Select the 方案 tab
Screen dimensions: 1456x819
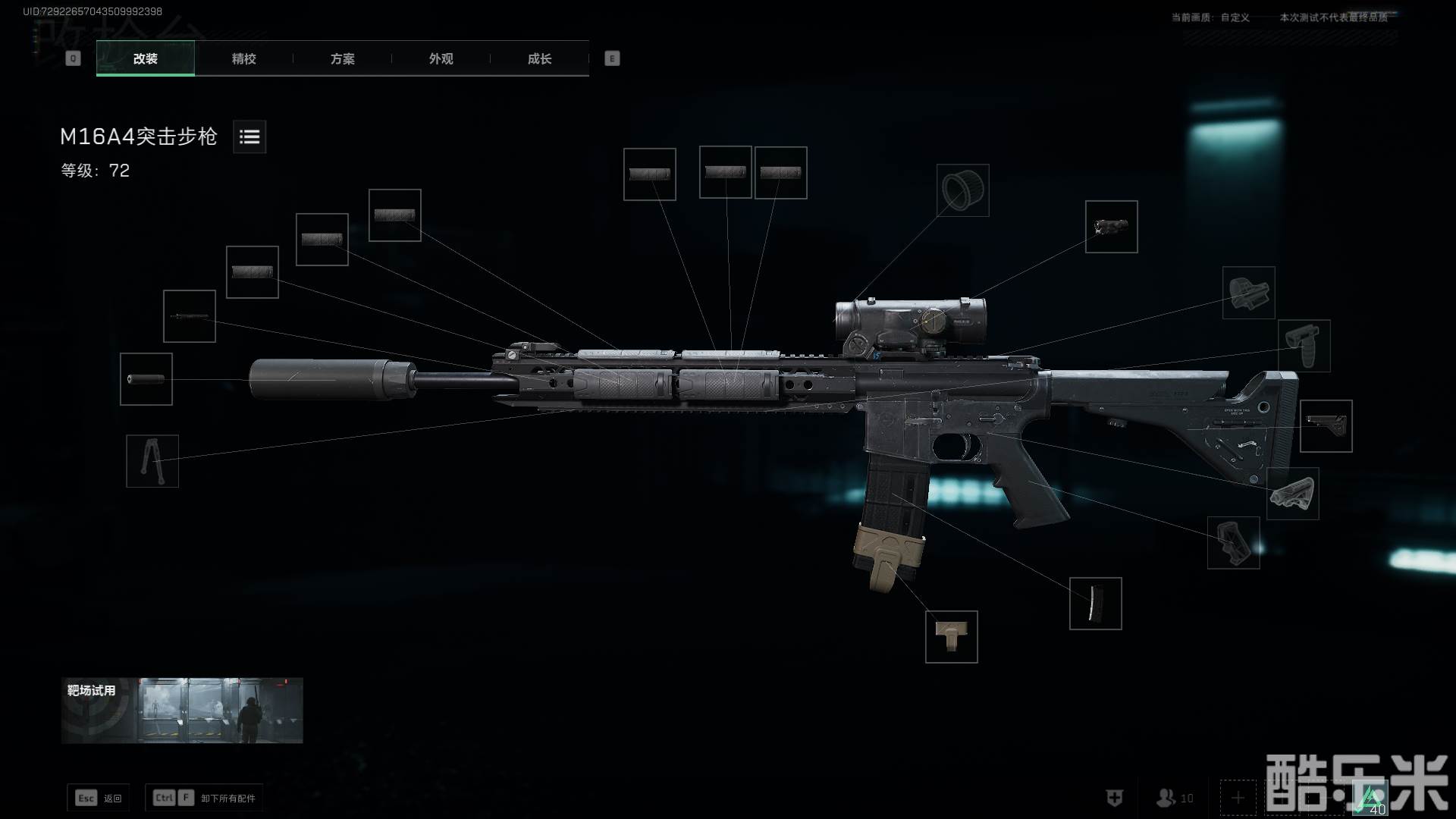(x=342, y=58)
